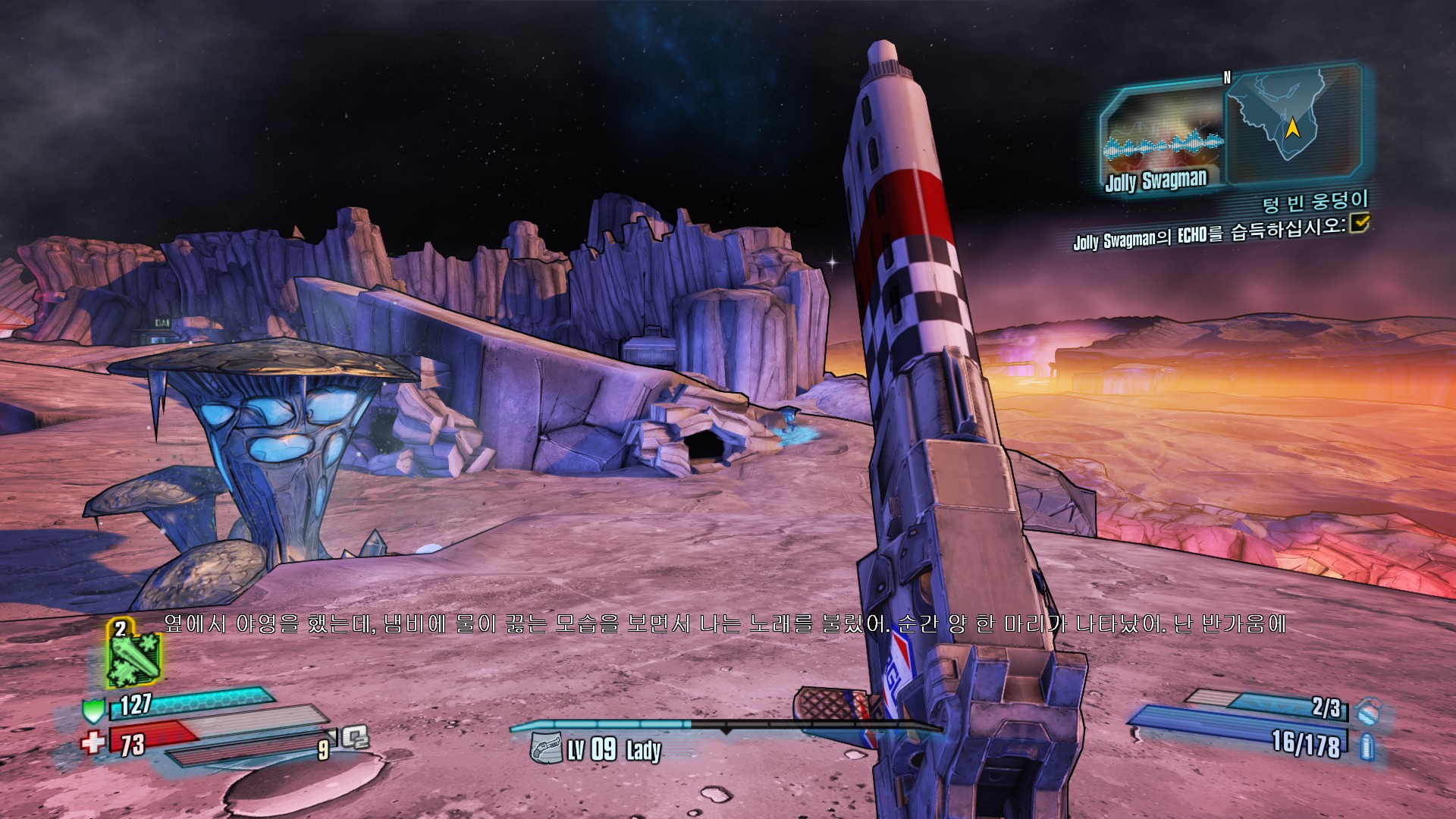This screenshot has height=819, width=1456.
Task: Click the red health cross icon
Action: (x=93, y=741)
